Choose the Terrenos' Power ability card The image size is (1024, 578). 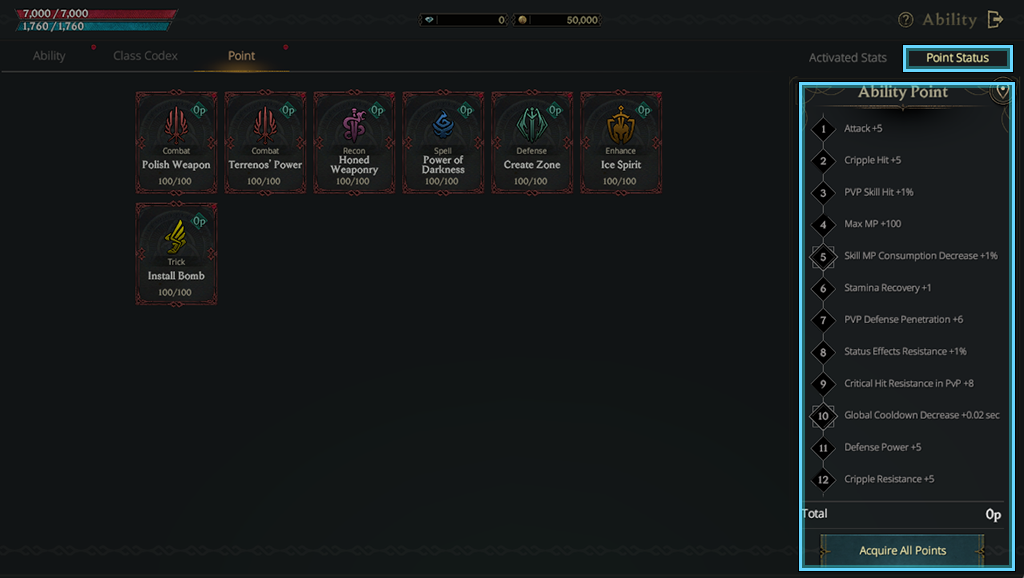265,143
